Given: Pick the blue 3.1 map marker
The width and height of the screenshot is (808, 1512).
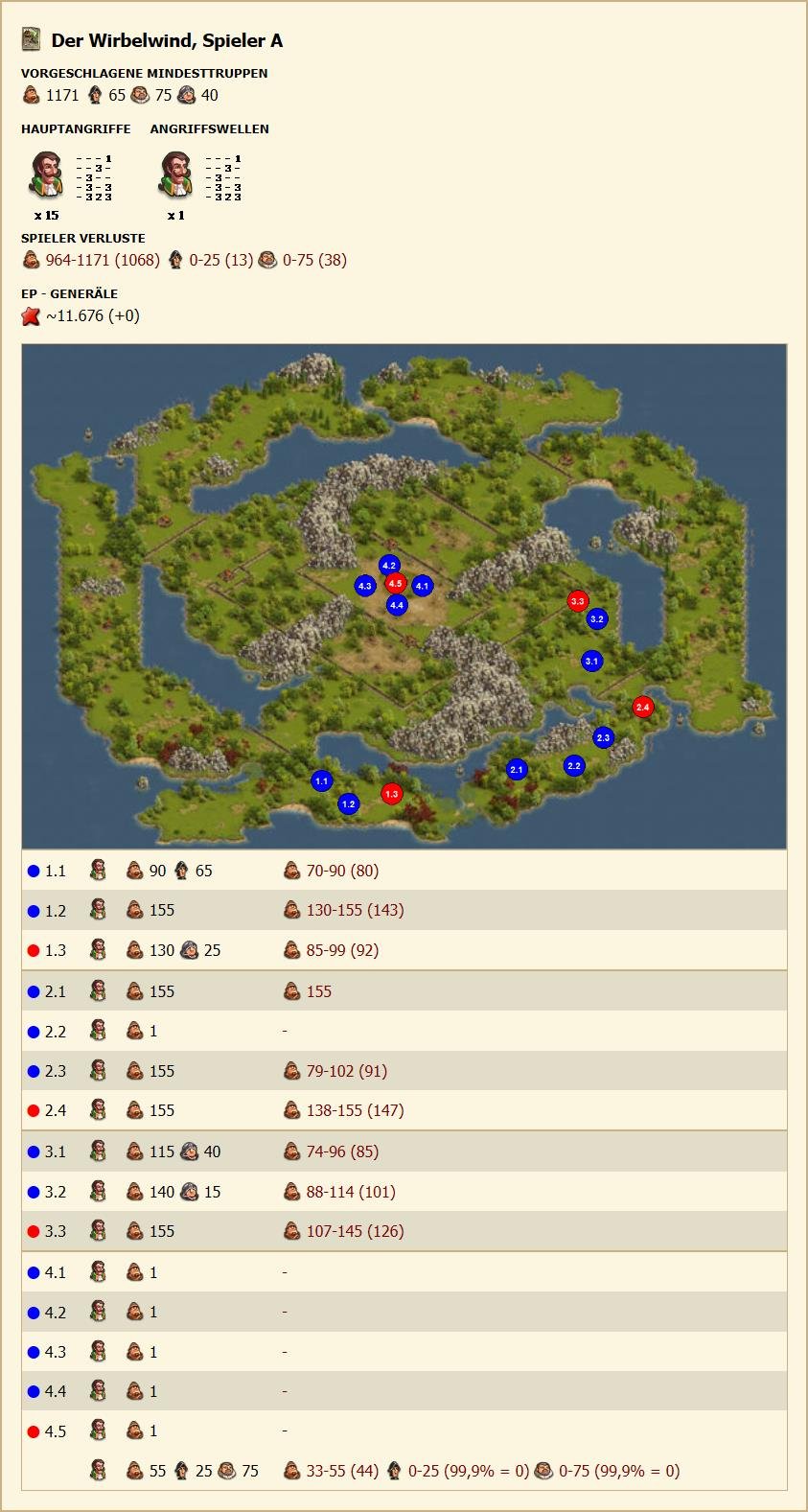Looking at the screenshot, I should 591,661.
